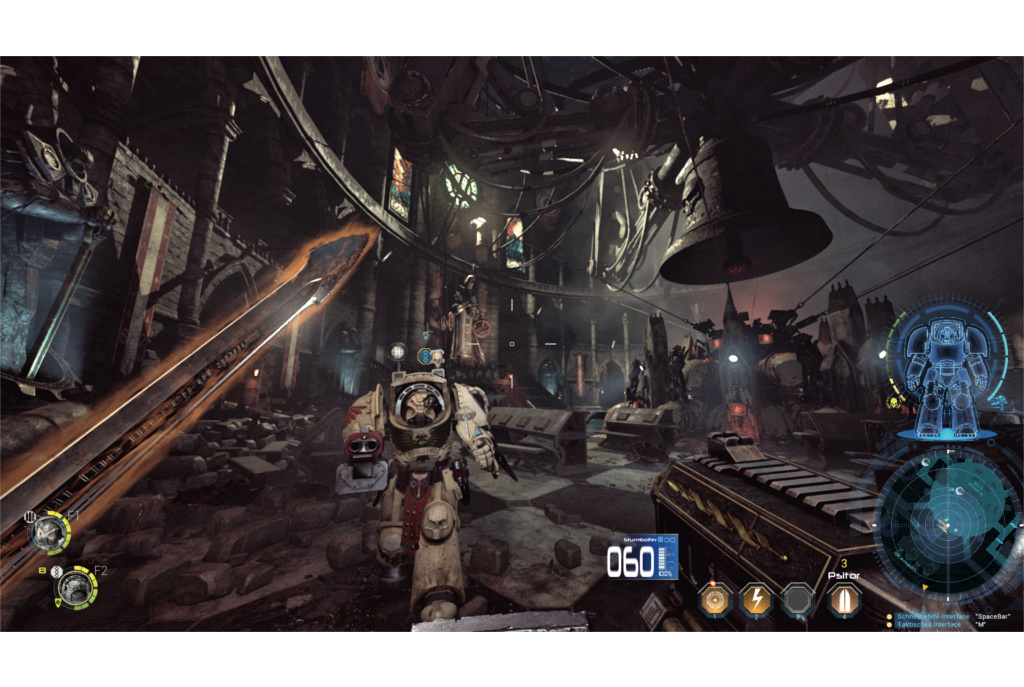The width and height of the screenshot is (1024, 687).
Task: Activate the lightning bolt psychic ability
Action: tap(755, 599)
